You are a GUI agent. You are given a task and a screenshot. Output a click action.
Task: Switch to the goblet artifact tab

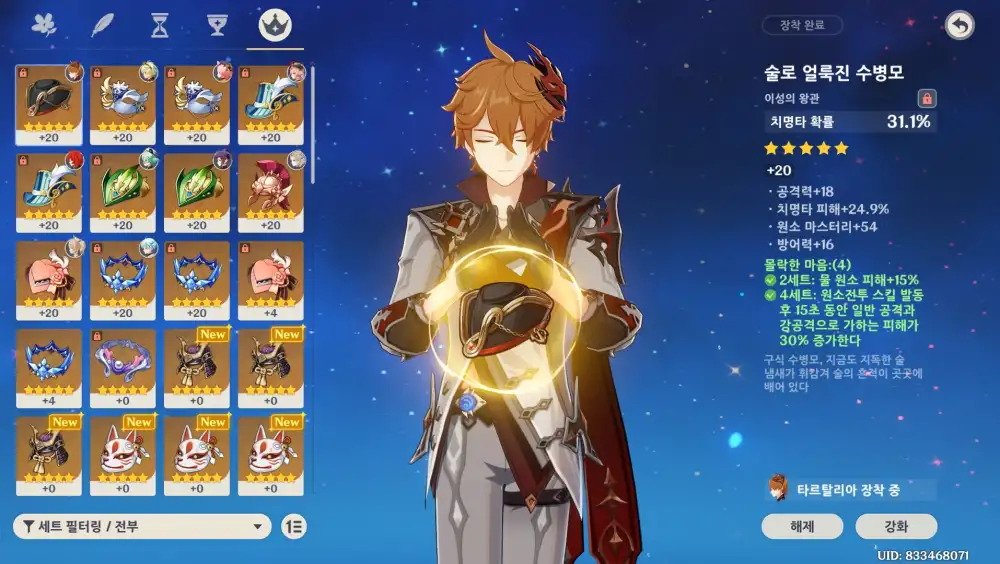tap(217, 26)
